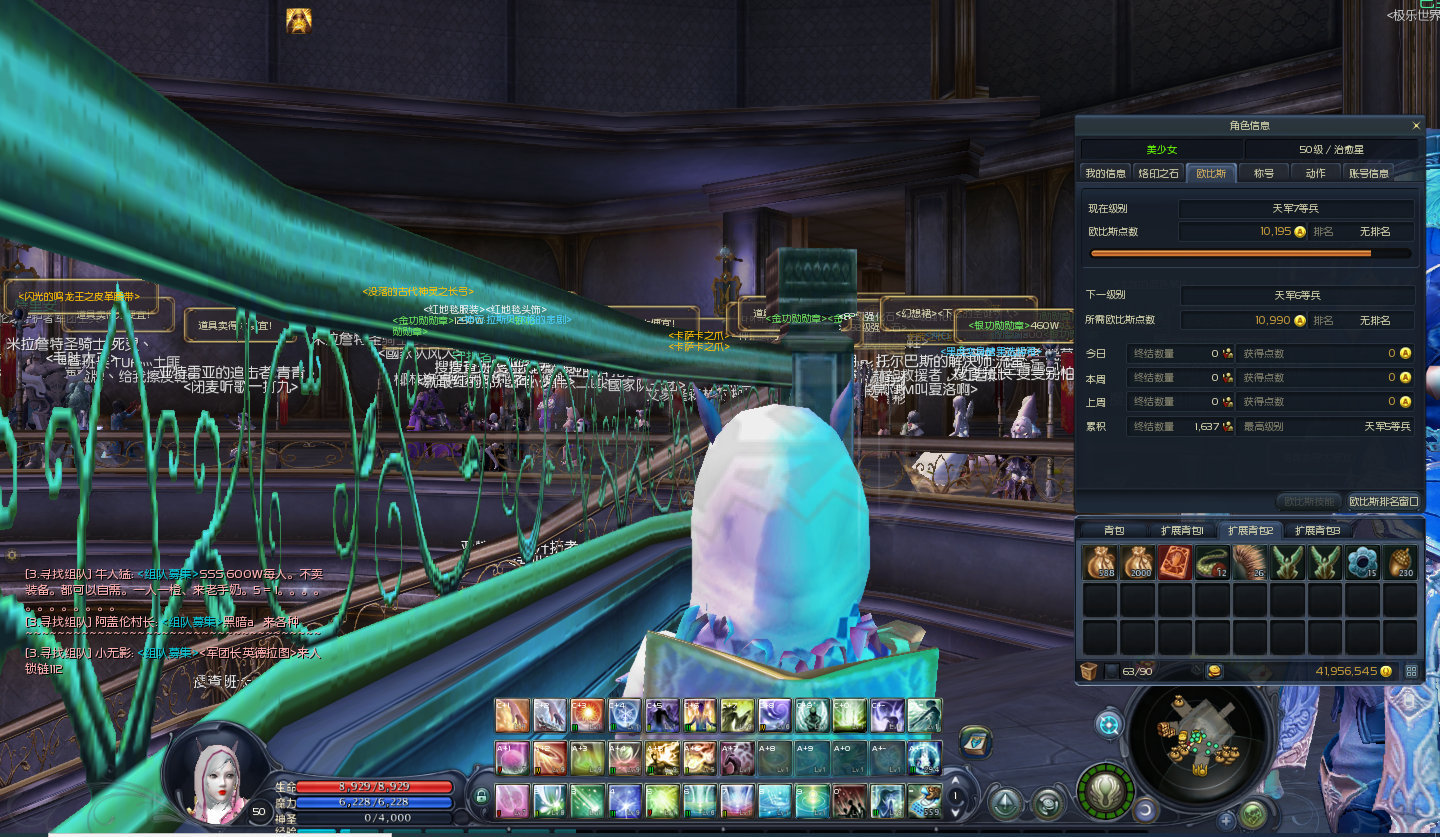Select the acorn item stack of 230

coord(1400,563)
